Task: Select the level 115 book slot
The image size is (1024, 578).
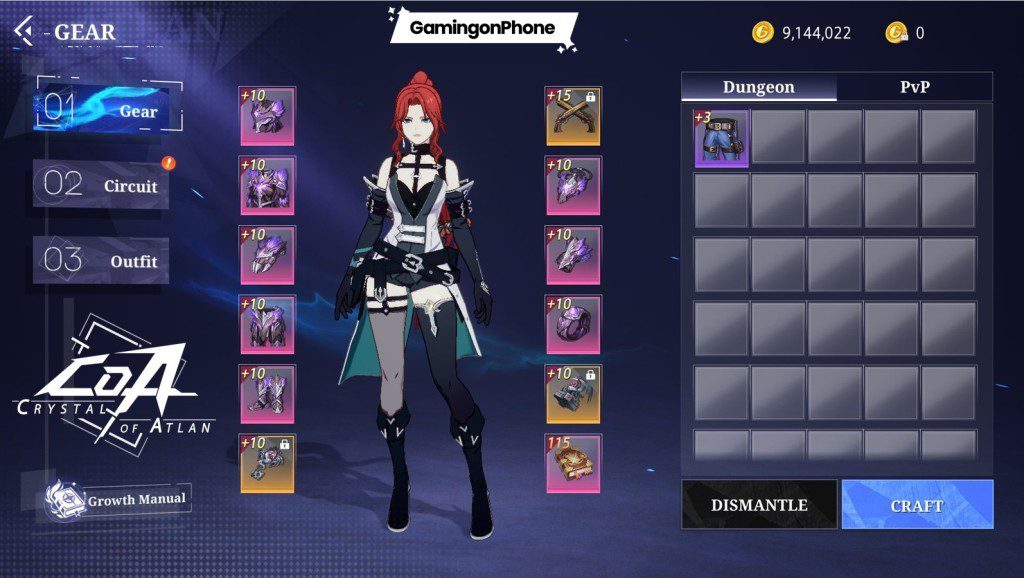Action: click(x=573, y=464)
